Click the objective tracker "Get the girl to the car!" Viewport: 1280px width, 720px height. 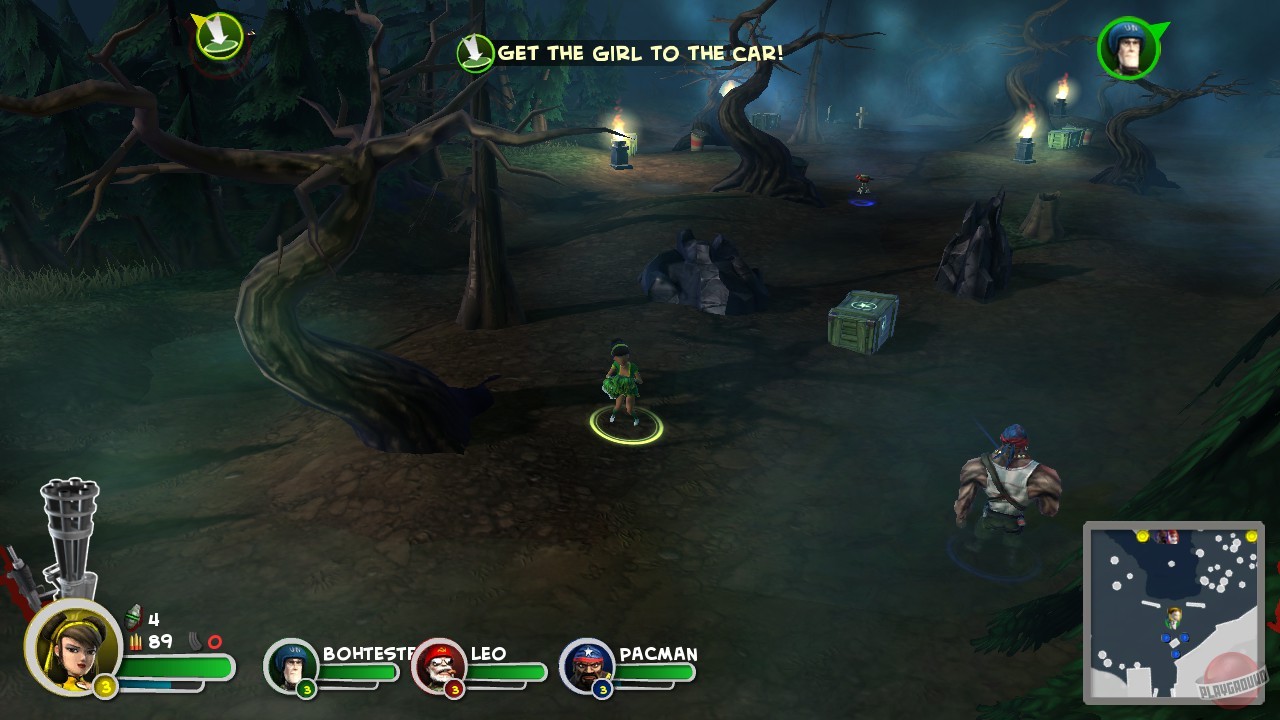620,53
